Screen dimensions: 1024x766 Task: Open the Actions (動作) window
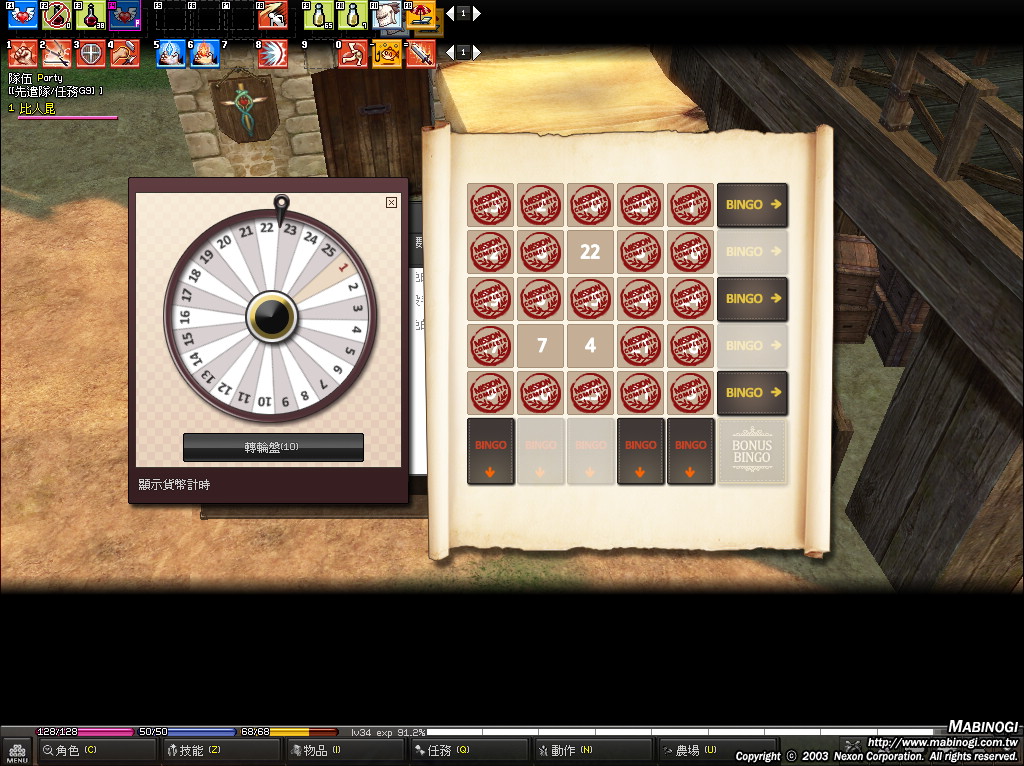point(593,750)
